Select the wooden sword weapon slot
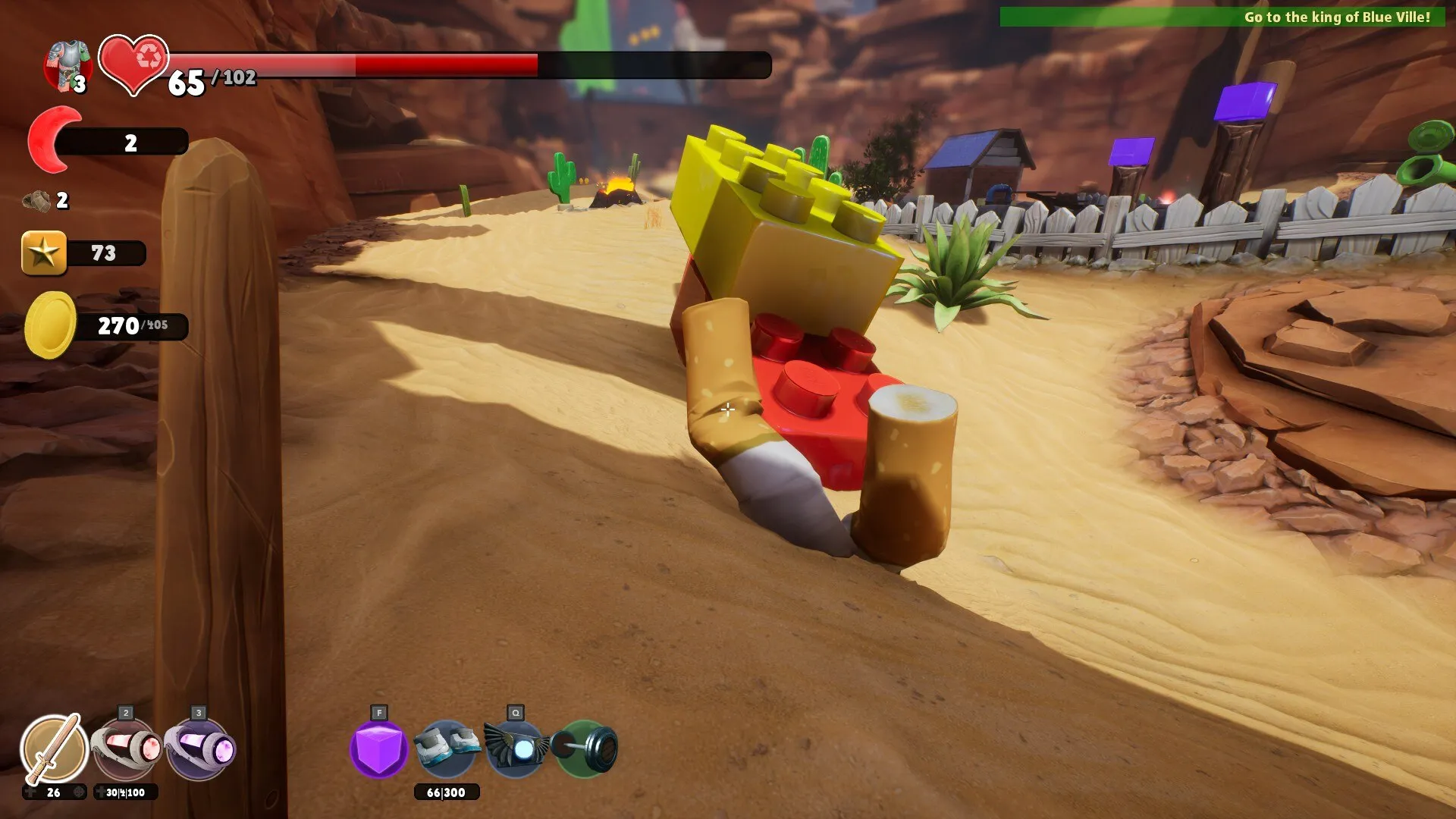 (x=53, y=748)
